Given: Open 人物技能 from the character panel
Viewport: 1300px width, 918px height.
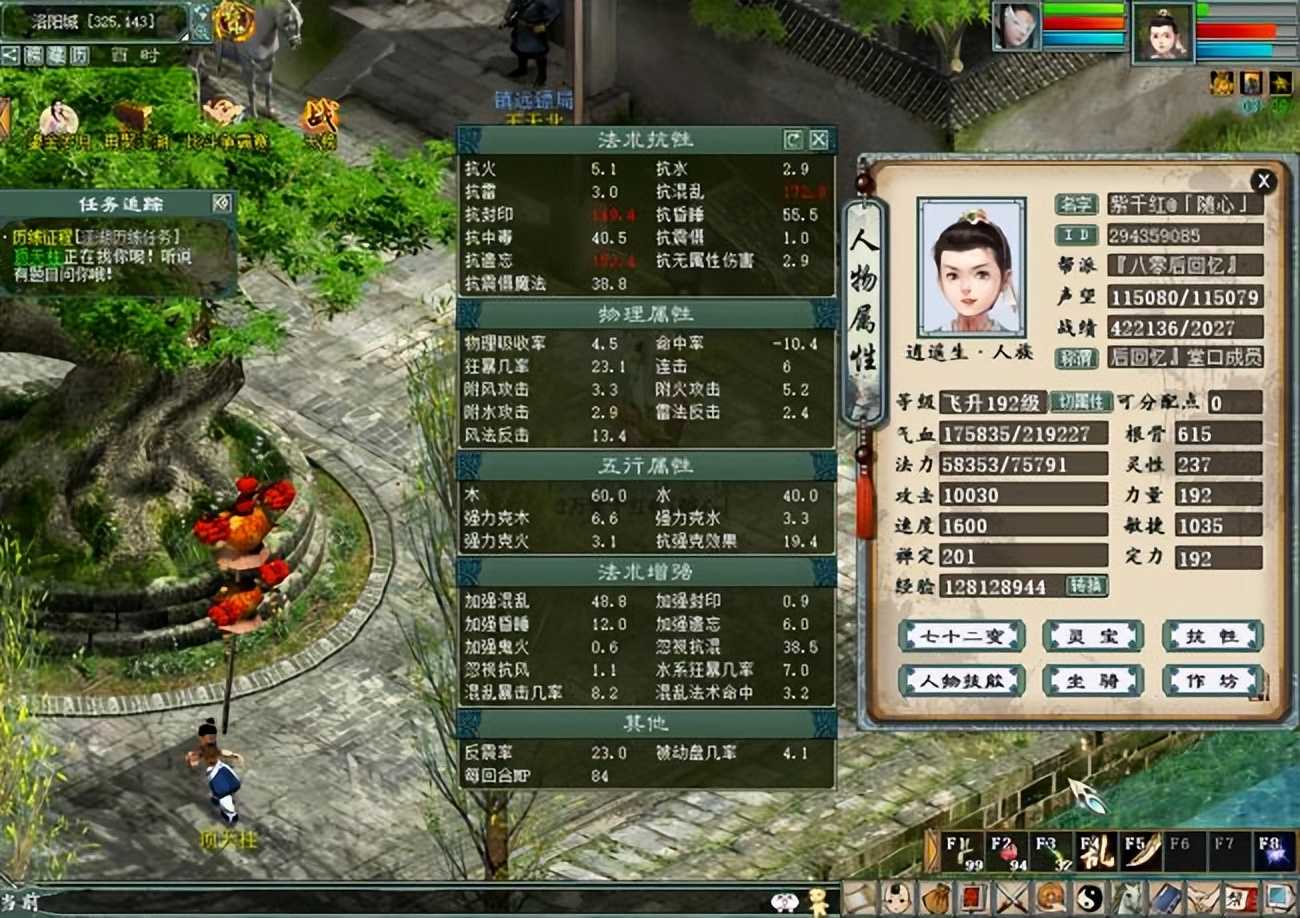Looking at the screenshot, I should point(961,679).
